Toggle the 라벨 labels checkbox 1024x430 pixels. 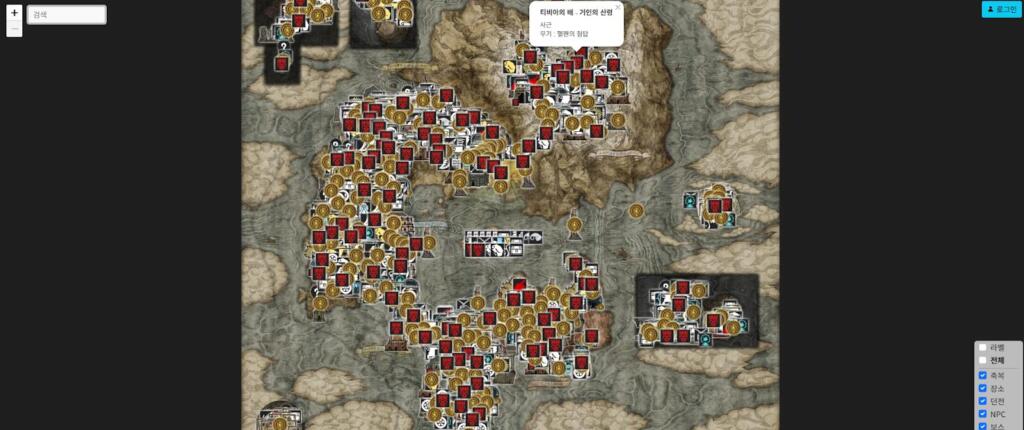click(982, 347)
